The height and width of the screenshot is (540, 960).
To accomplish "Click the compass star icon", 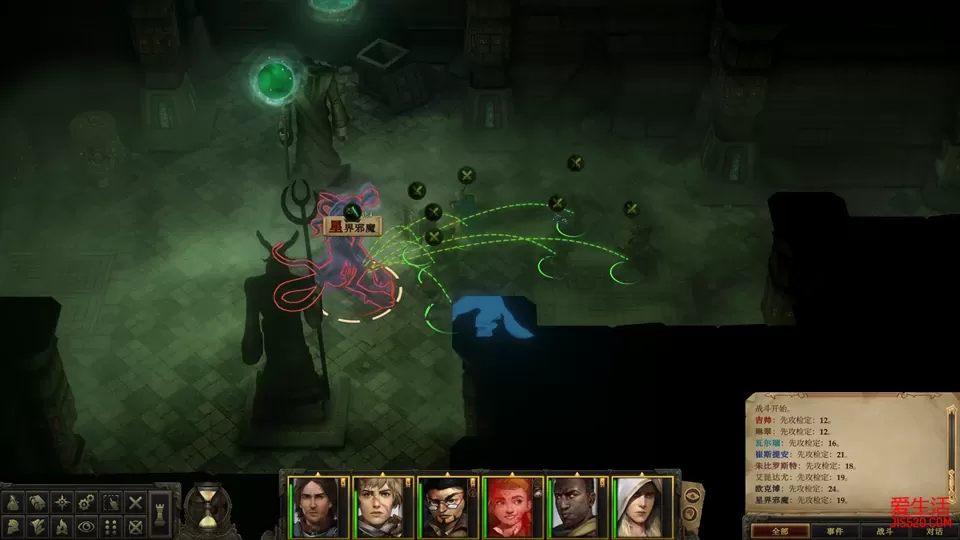I will [62, 502].
